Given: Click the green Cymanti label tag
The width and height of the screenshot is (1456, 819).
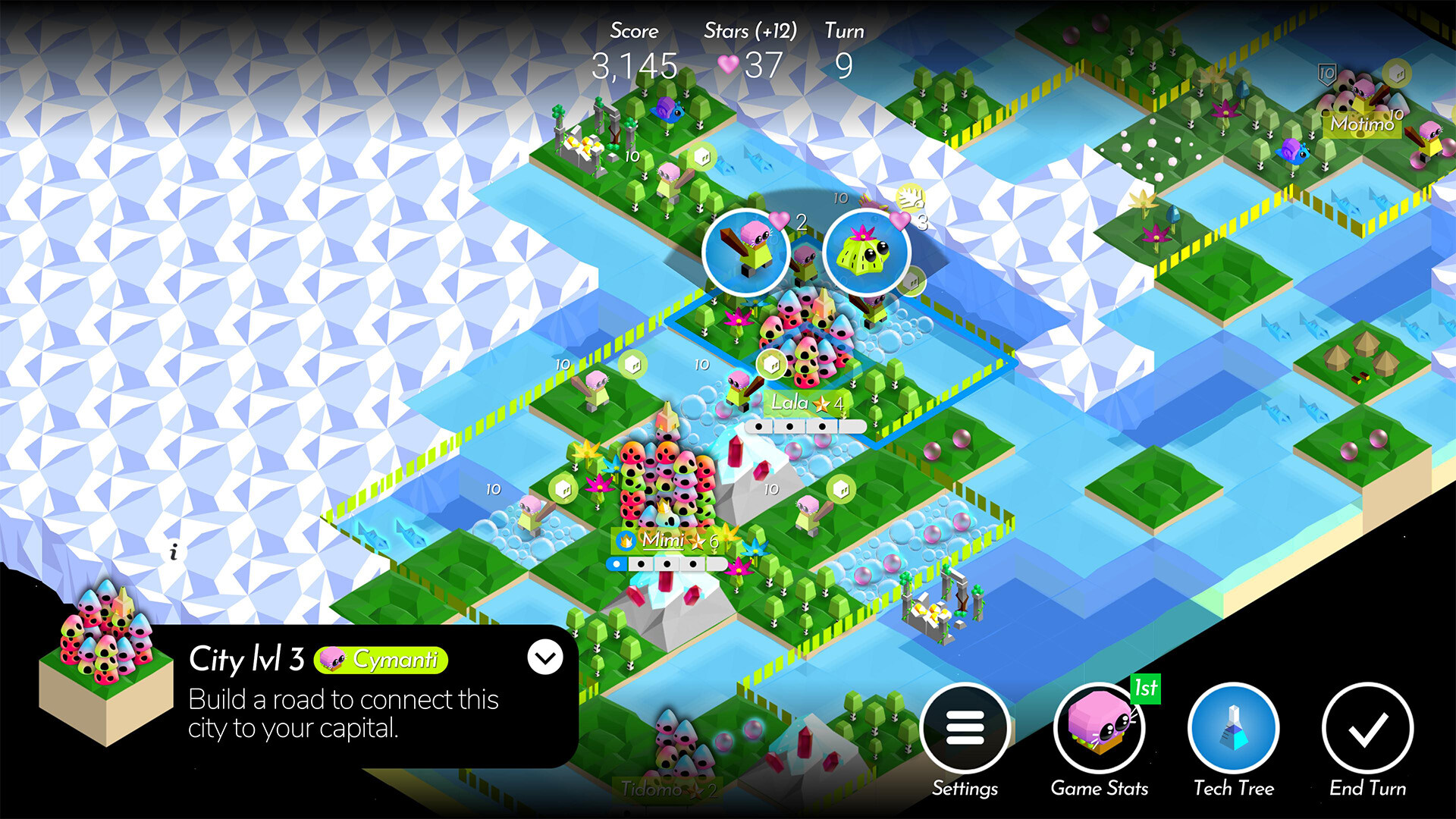Looking at the screenshot, I should [381, 660].
